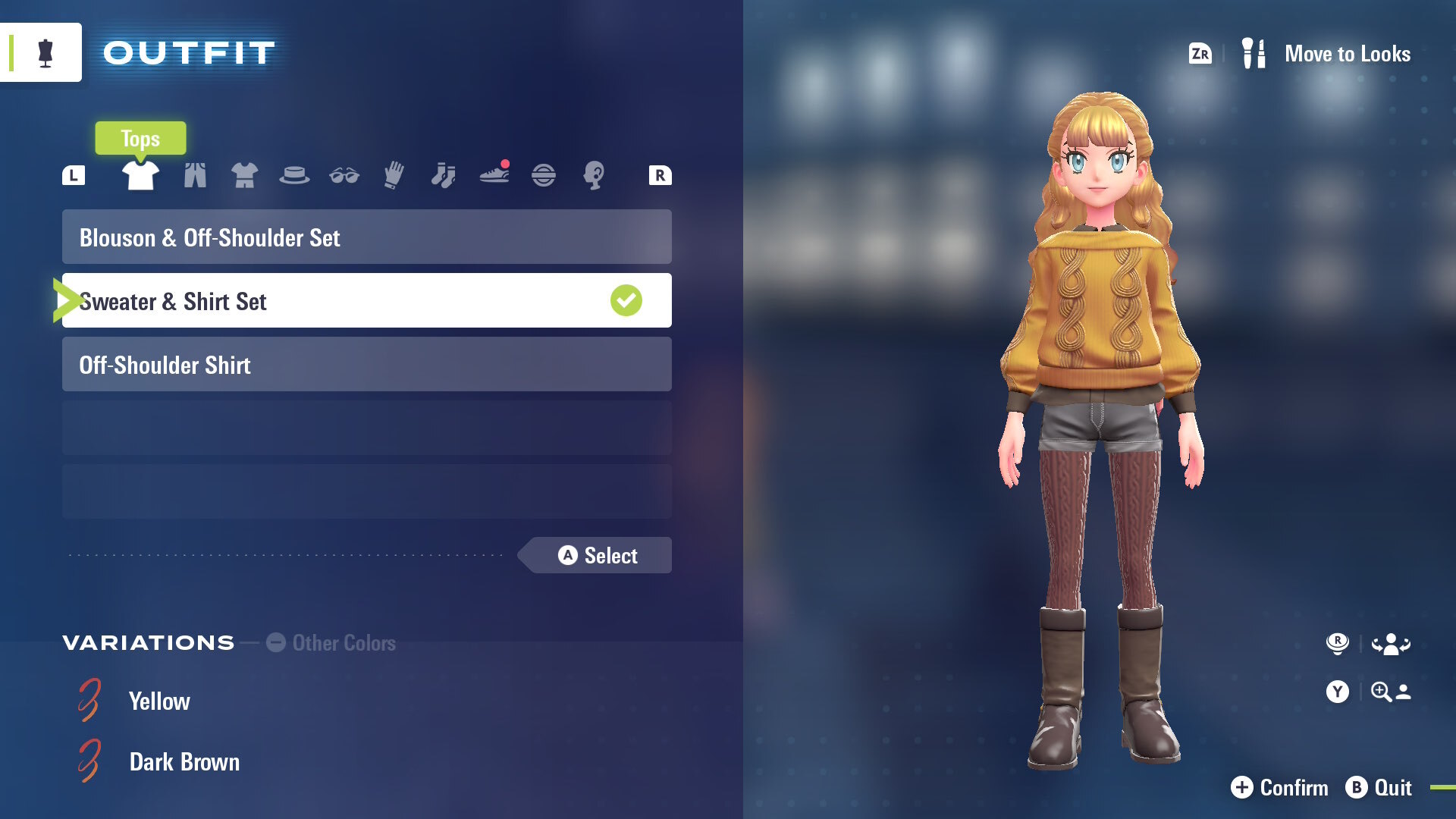Open the hat category tab

click(x=294, y=175)
